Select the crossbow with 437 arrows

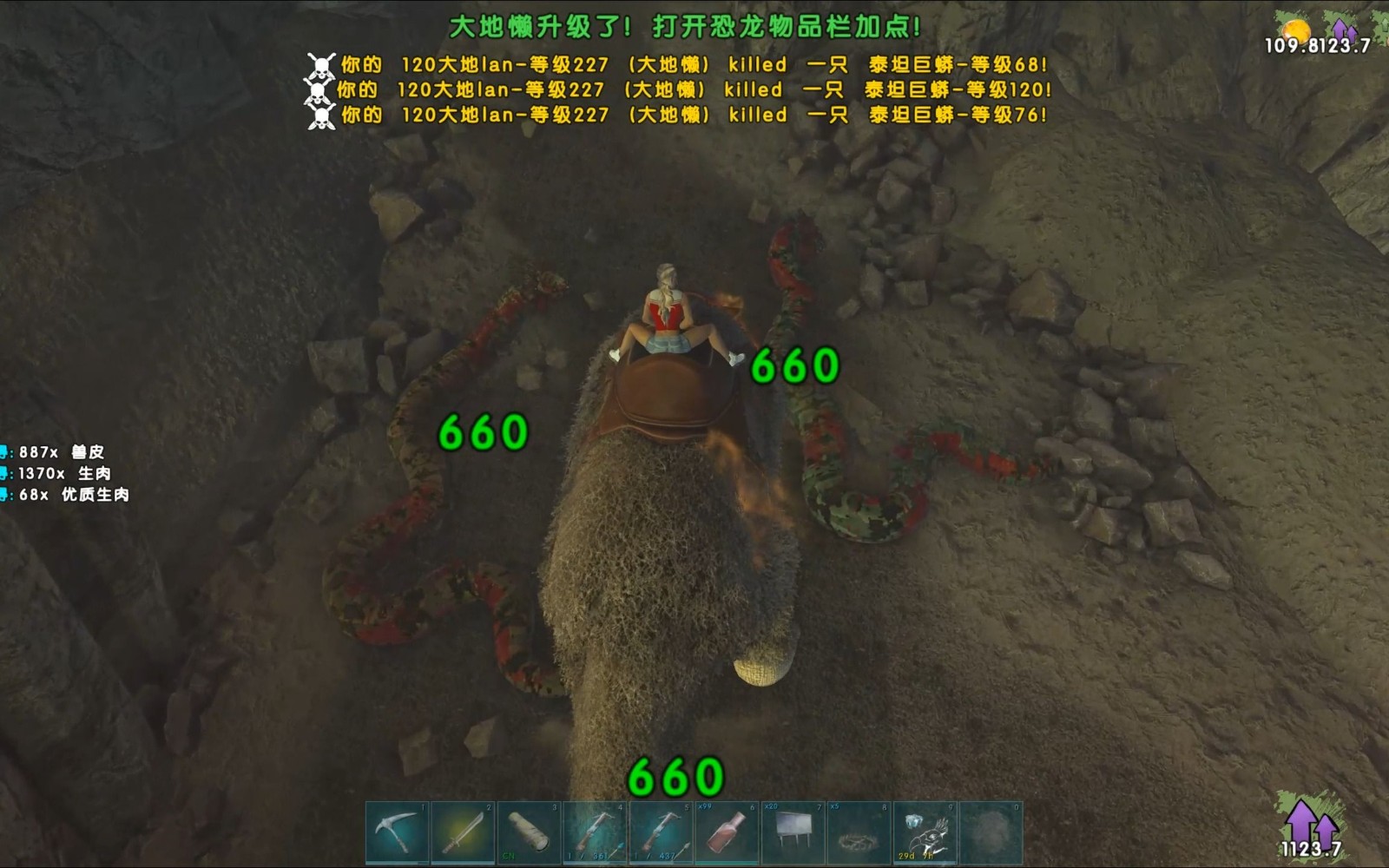[662, 833]
